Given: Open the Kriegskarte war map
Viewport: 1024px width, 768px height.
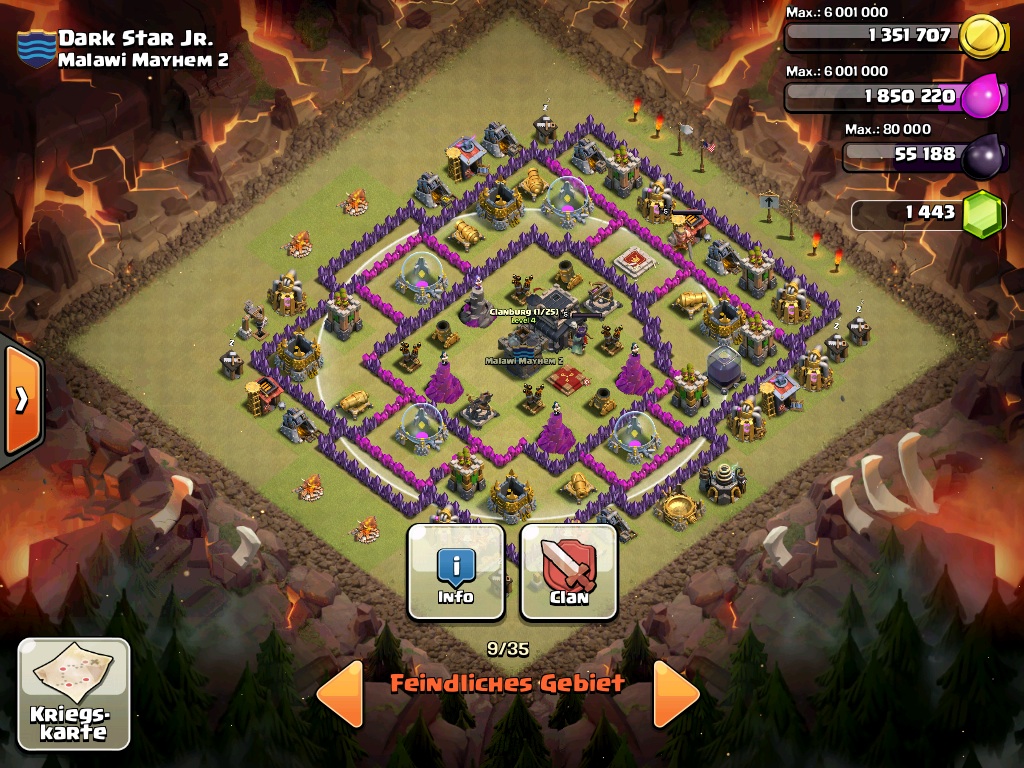Looking at the screenshot, I should point(74,694).
